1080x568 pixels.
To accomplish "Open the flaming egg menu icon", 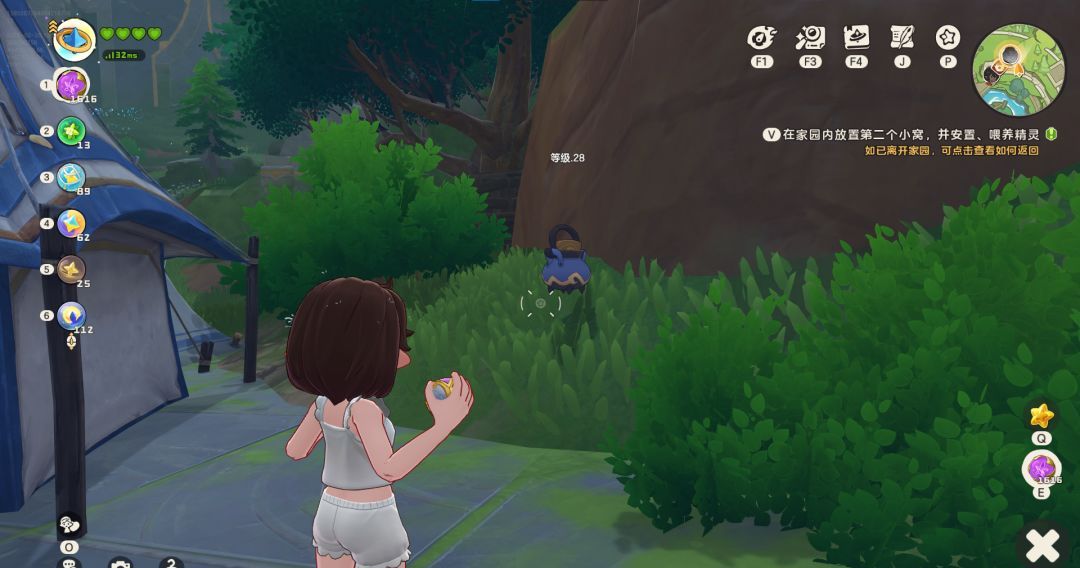I will (x=762, y=38).
